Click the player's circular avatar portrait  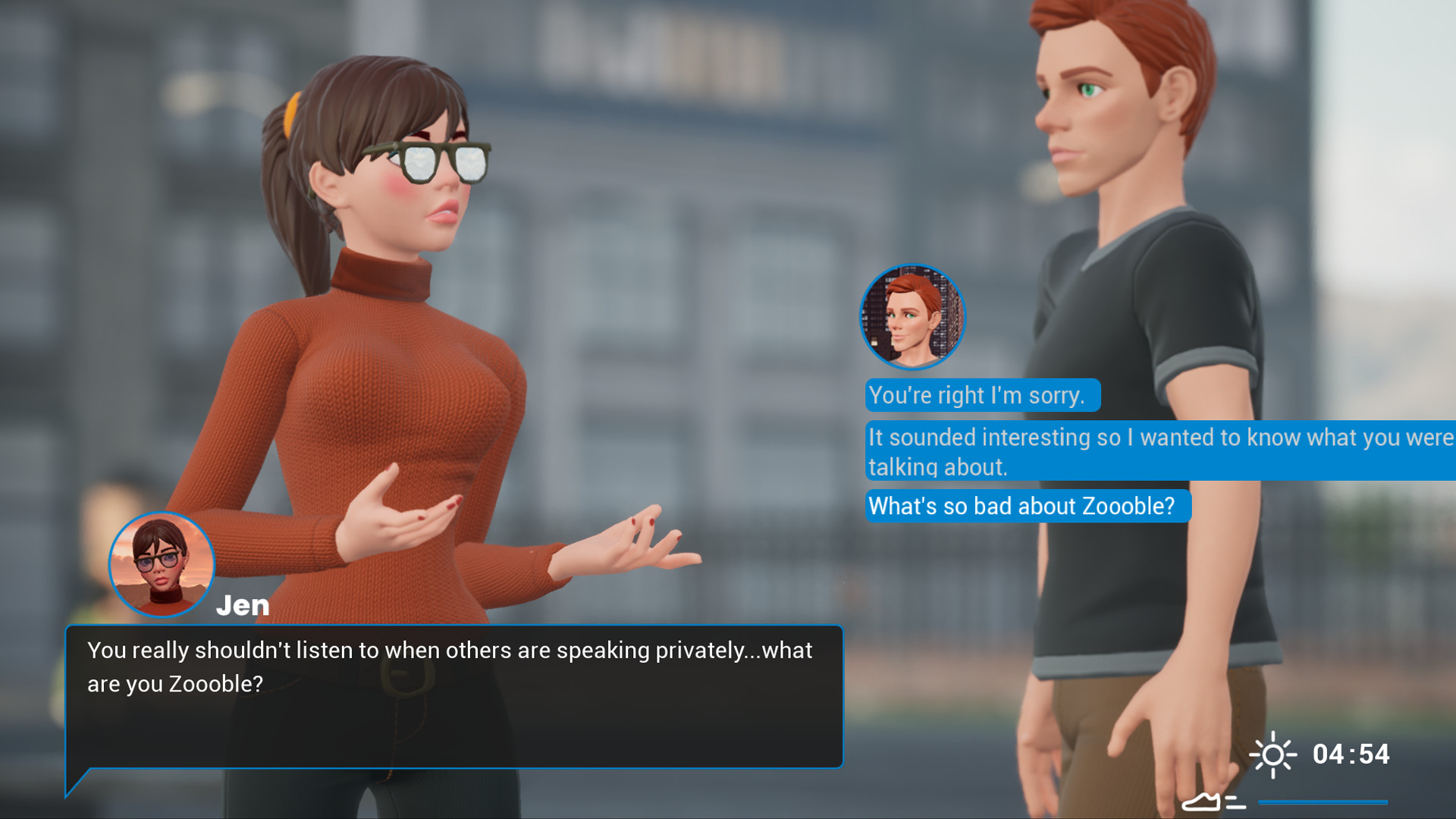(912, 318)
